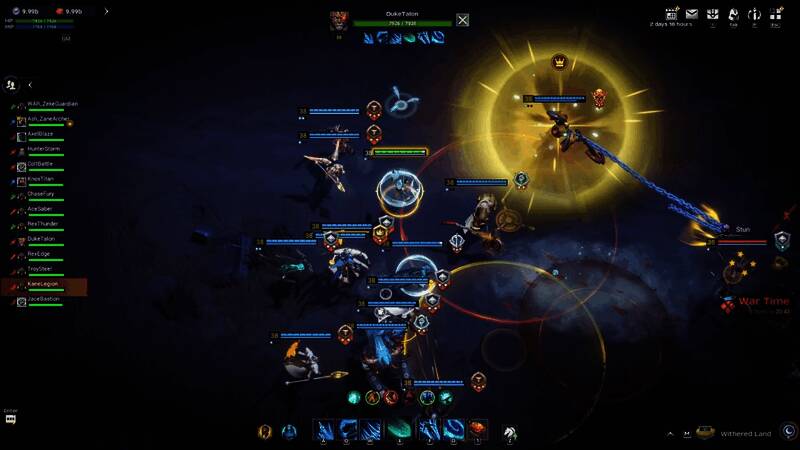Screen dimensions: 800x450
Task: Open the chat bubble icon
Action: click(x=11, y=420)
